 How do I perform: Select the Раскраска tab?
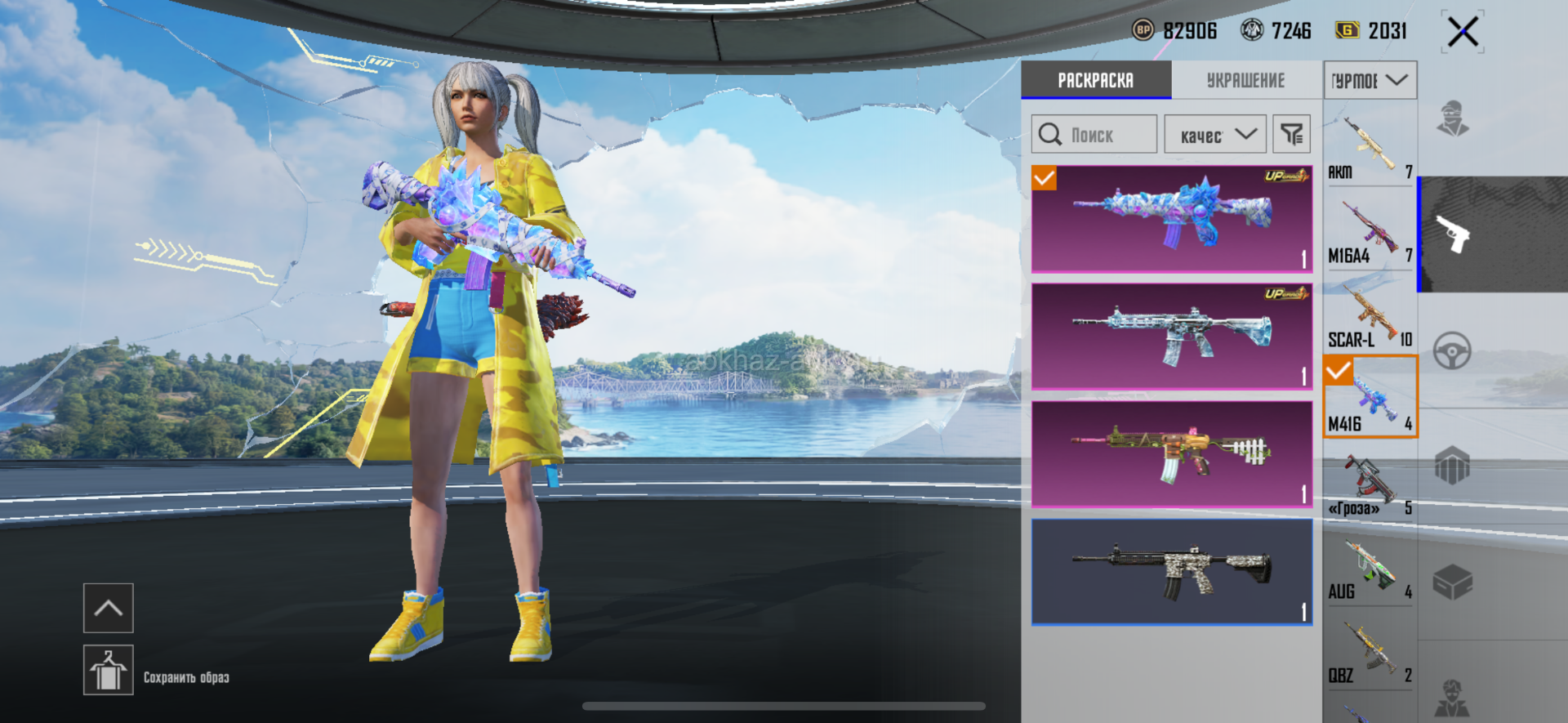click(1095, 80)
